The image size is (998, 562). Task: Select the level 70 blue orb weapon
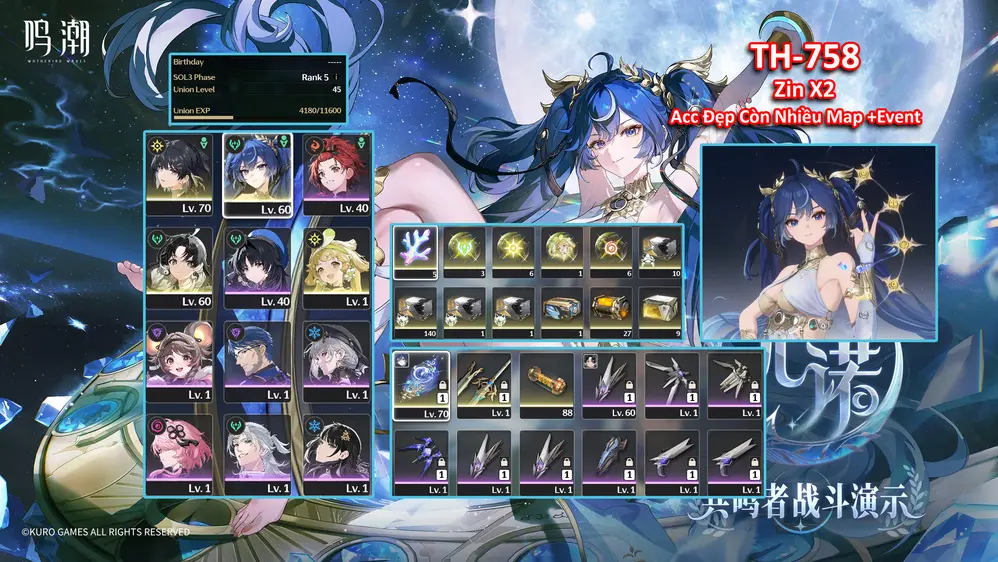[x=421, y=384]
